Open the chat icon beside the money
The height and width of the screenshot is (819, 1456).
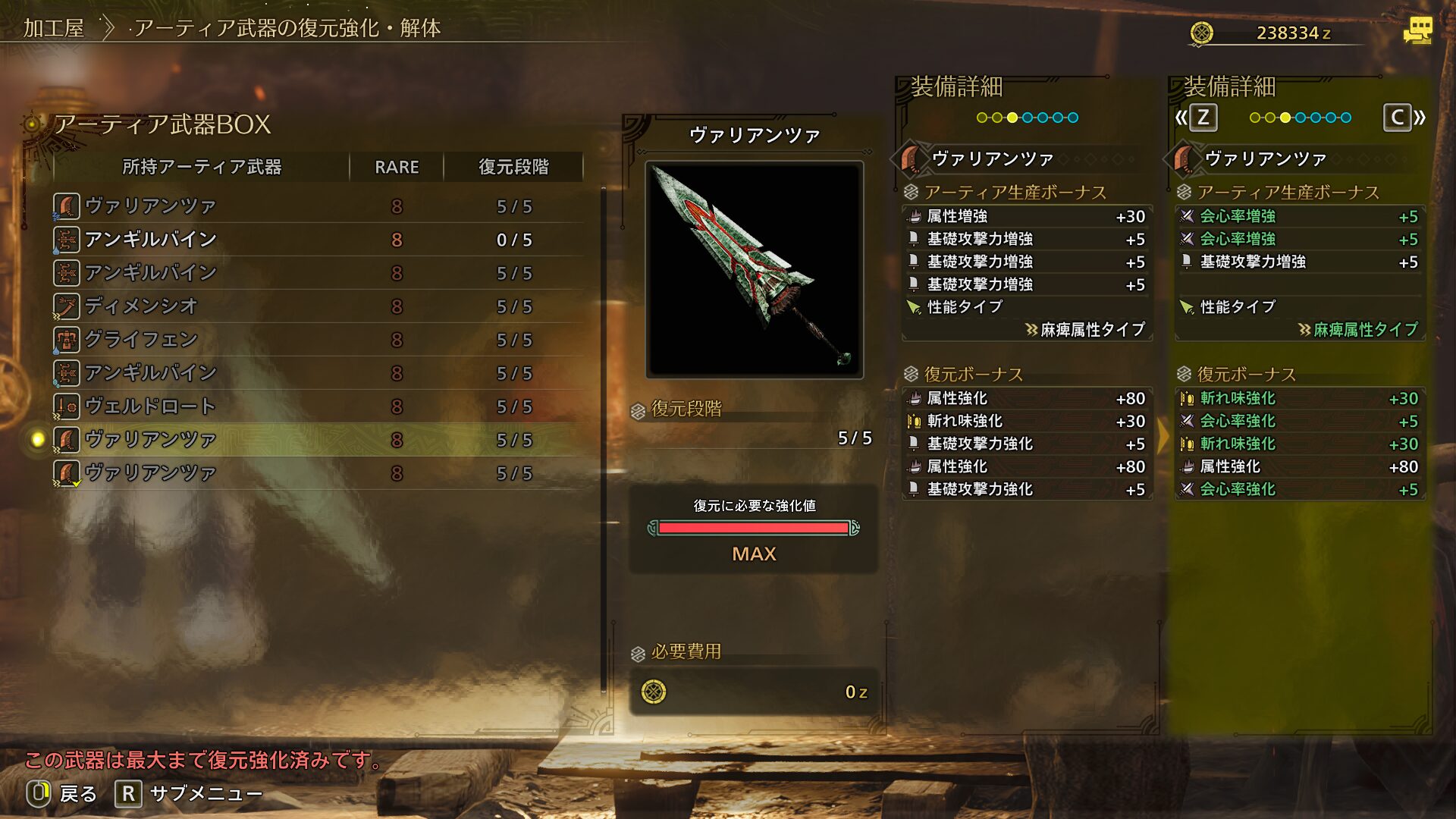(x=1417, y=31)
